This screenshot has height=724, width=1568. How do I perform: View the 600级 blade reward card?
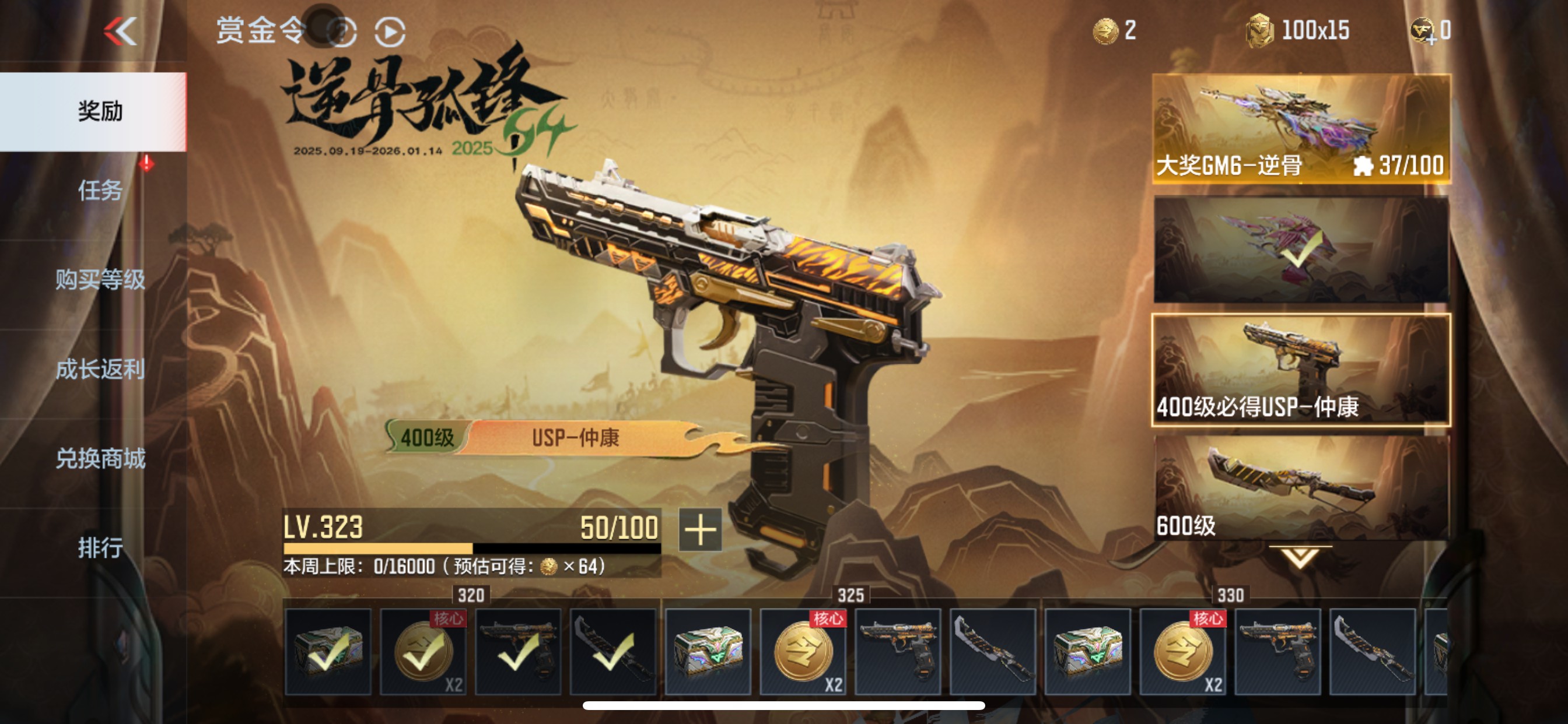(1301, 488)
